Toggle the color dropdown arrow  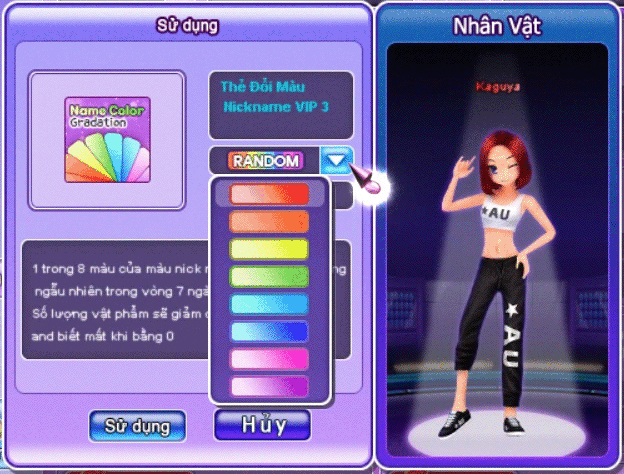click(x=337, y=160)
